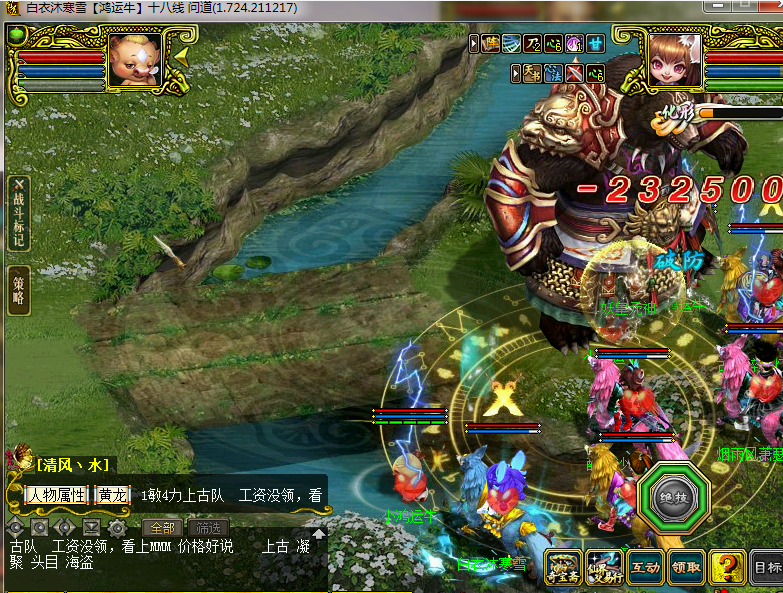Open the 策略 strategy panel
Image resolution: width=783 pixels, height=593 pixels.
coord(19,290)
